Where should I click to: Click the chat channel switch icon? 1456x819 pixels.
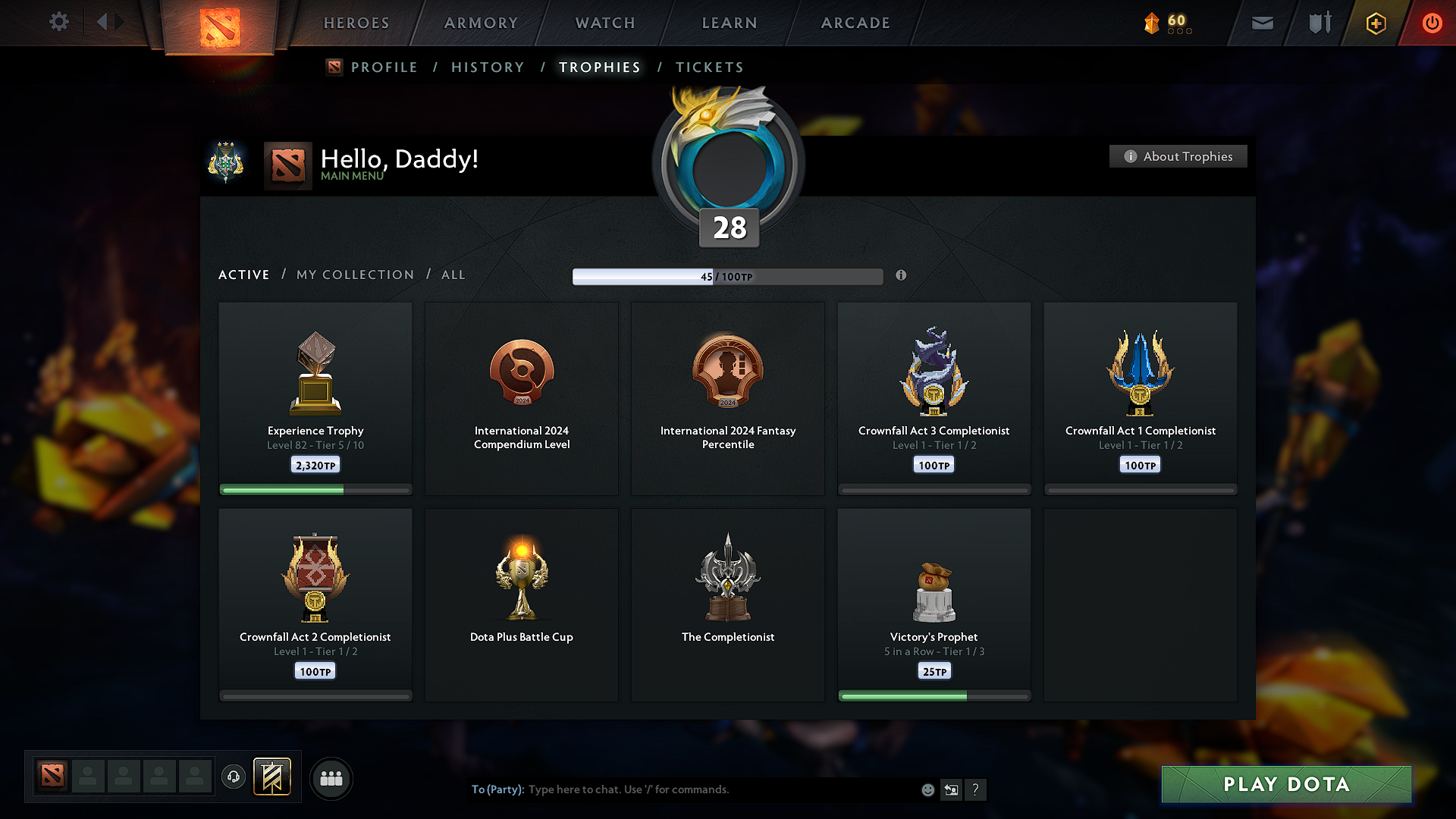pyautogui.click(x=952, y=789)
